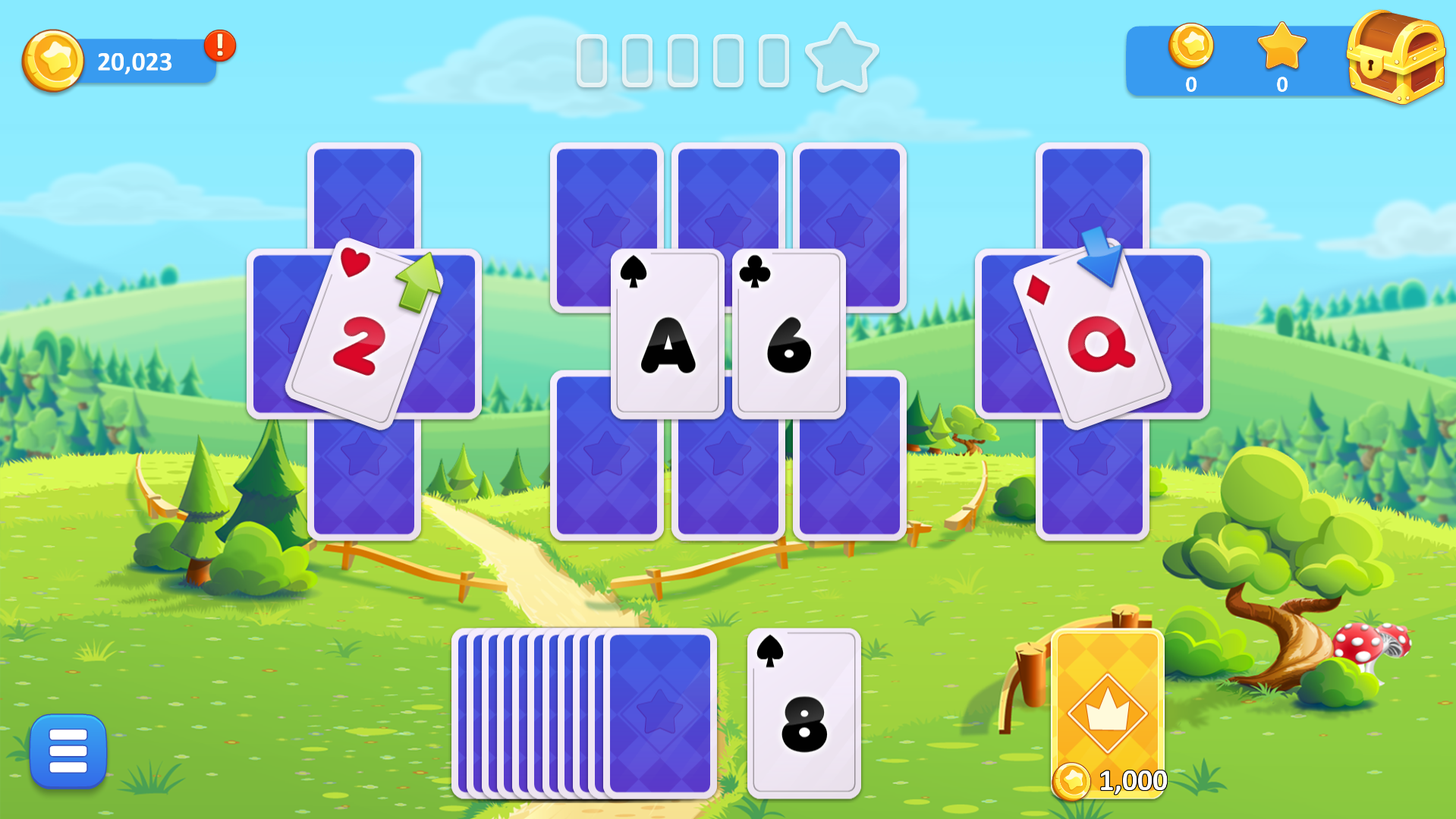The width and height of the screenshot is (1456, 819).
Task: Buy the golden crown card for 1,000 coins
Action: 1109,713
